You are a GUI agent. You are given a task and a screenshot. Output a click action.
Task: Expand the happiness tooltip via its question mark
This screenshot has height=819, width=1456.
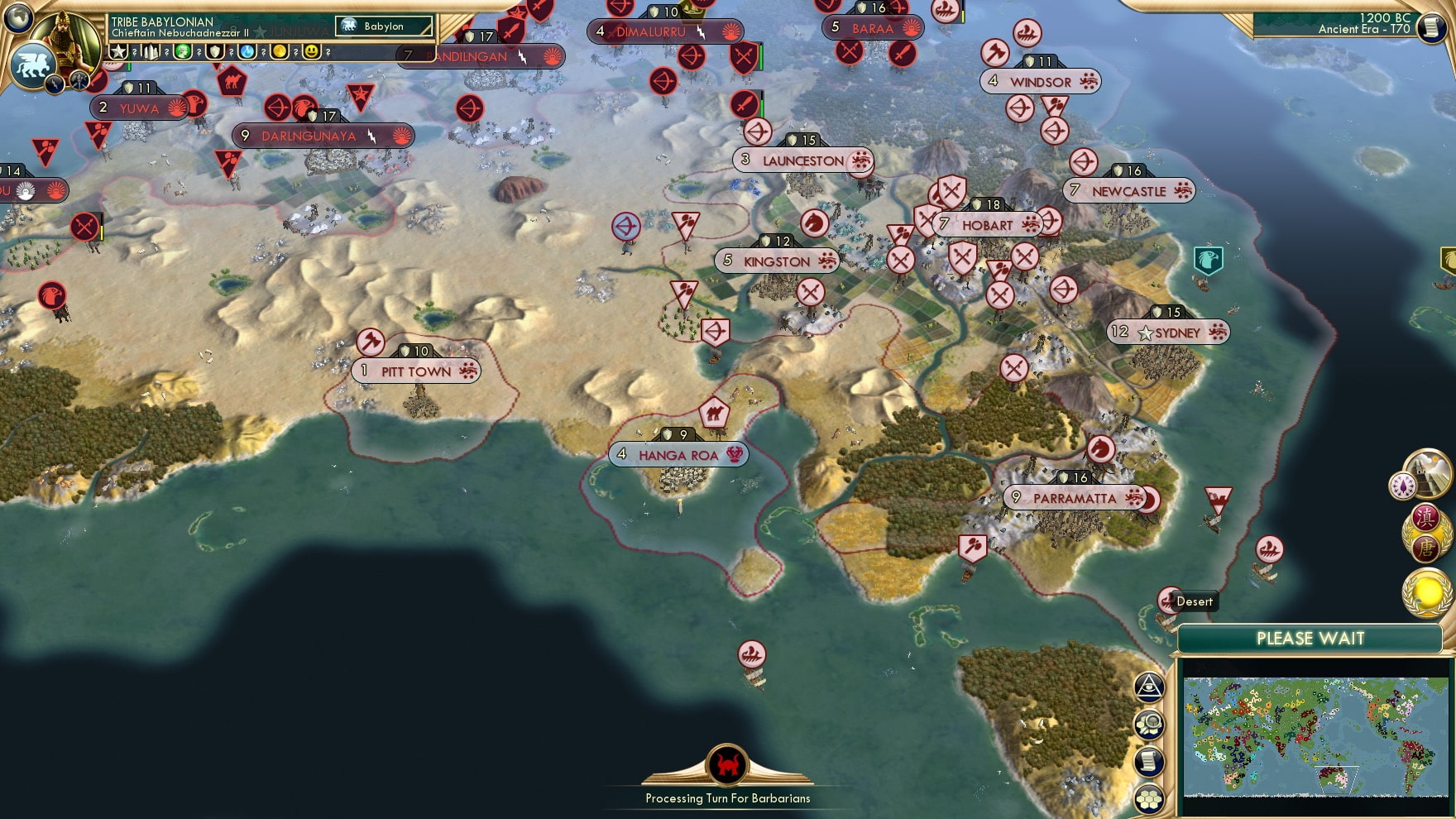click(x=328, y=52)
